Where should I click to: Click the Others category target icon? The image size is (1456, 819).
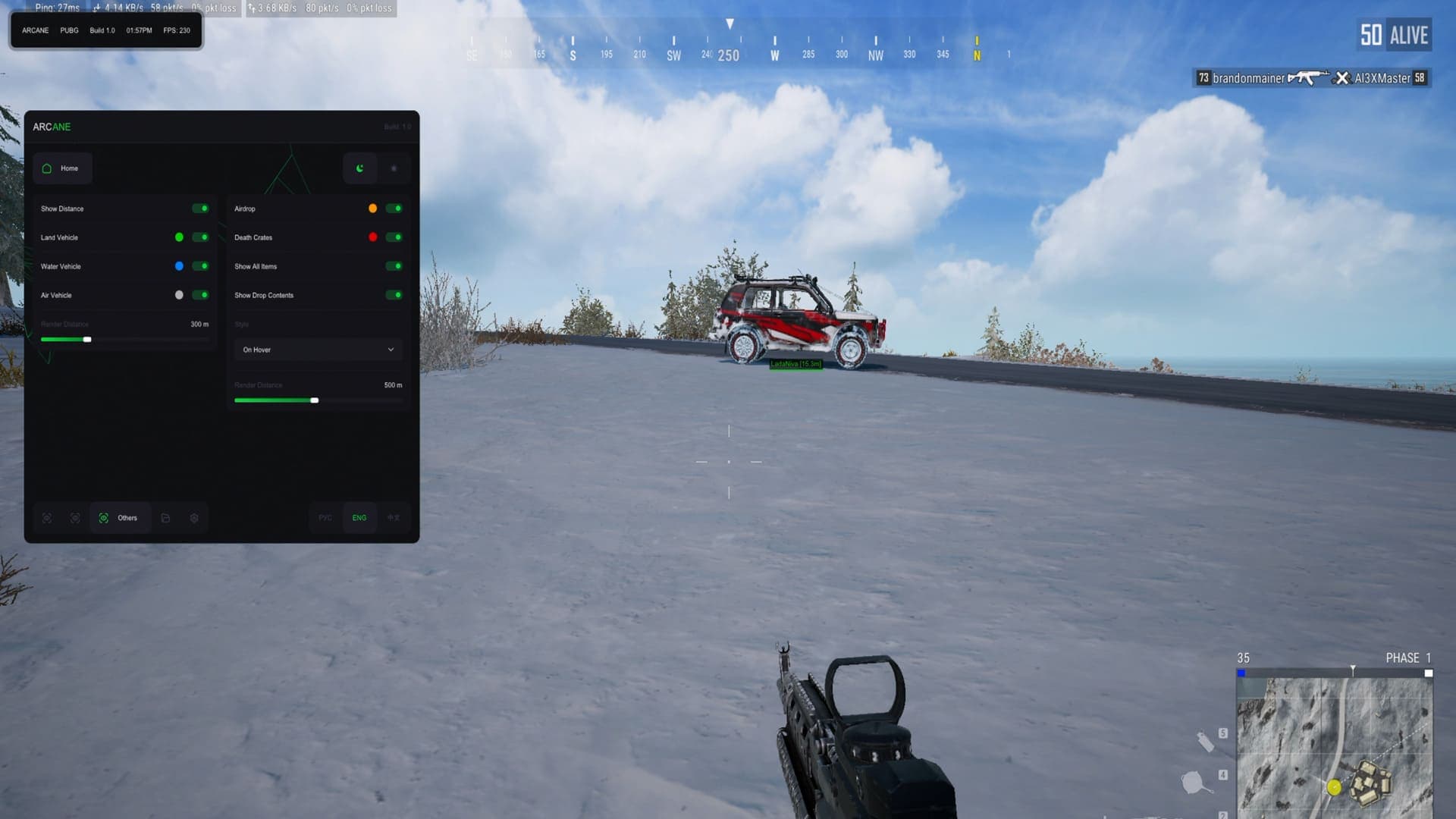[x=104, y=518]
